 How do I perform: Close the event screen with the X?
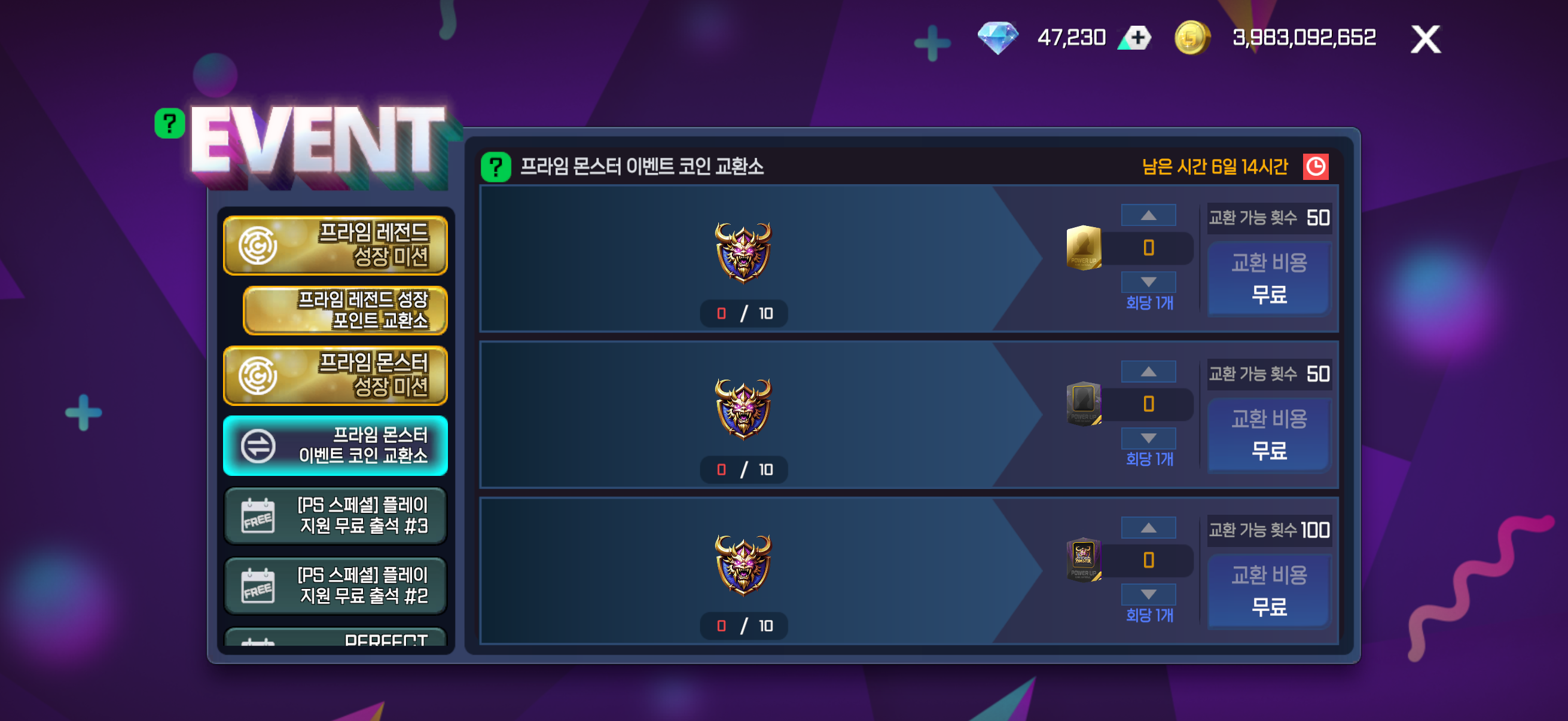(1425, 39)
